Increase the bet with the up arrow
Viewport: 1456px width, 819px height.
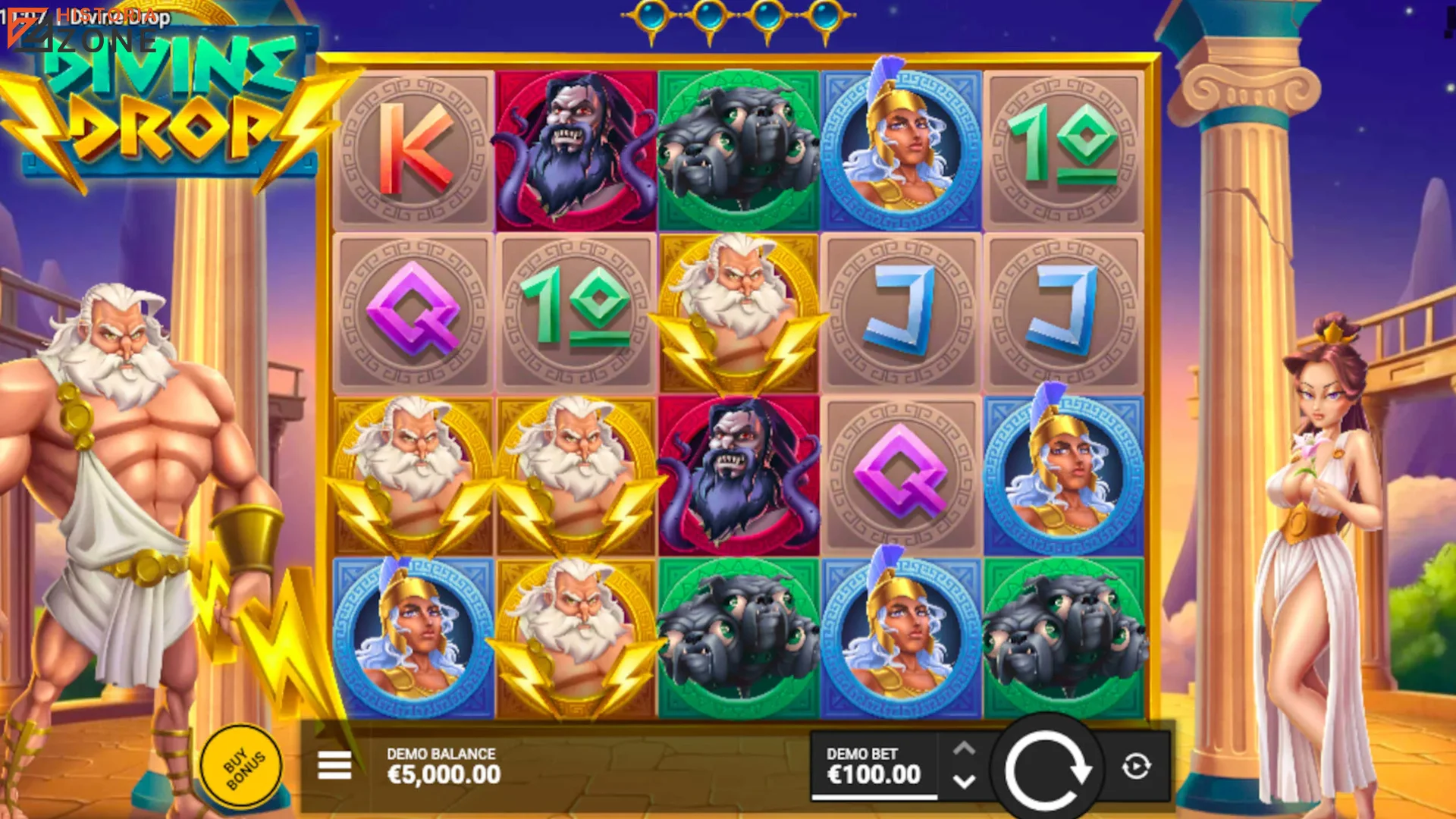(965, 748)
